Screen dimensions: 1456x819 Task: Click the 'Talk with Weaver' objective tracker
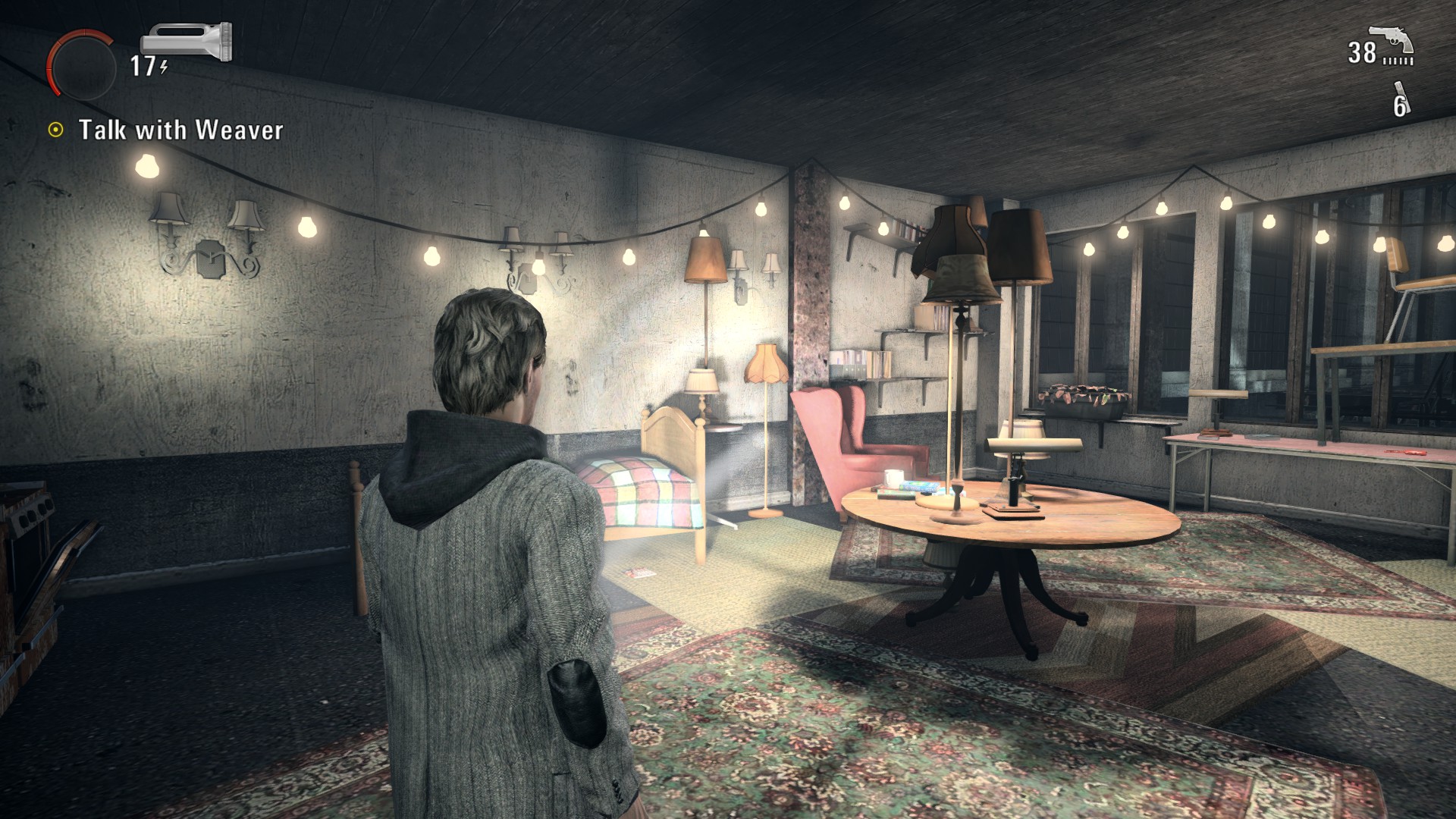point(180,130)
